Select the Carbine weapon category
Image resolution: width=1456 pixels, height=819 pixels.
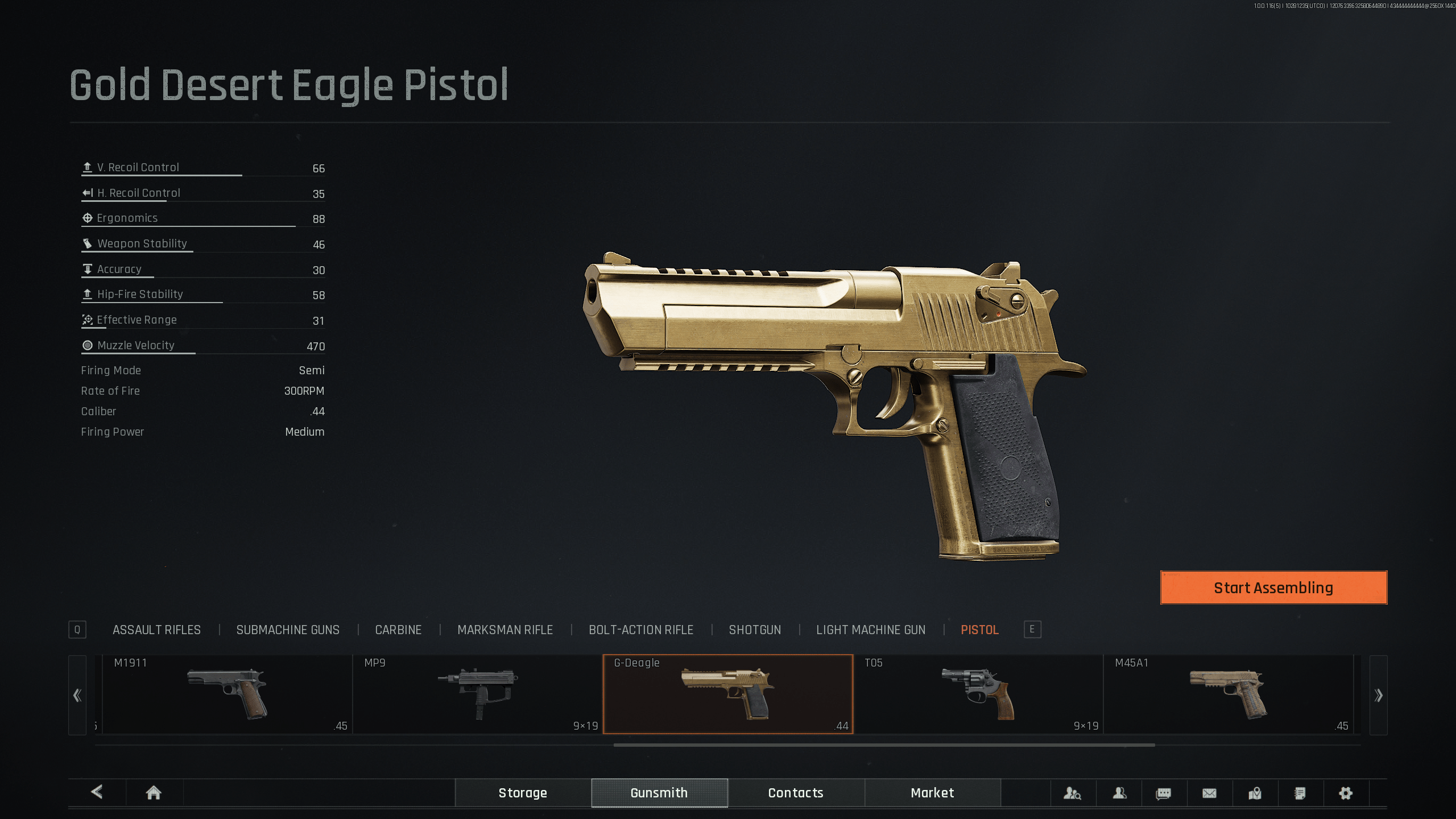pyautogui.click(x=398, y=630)
